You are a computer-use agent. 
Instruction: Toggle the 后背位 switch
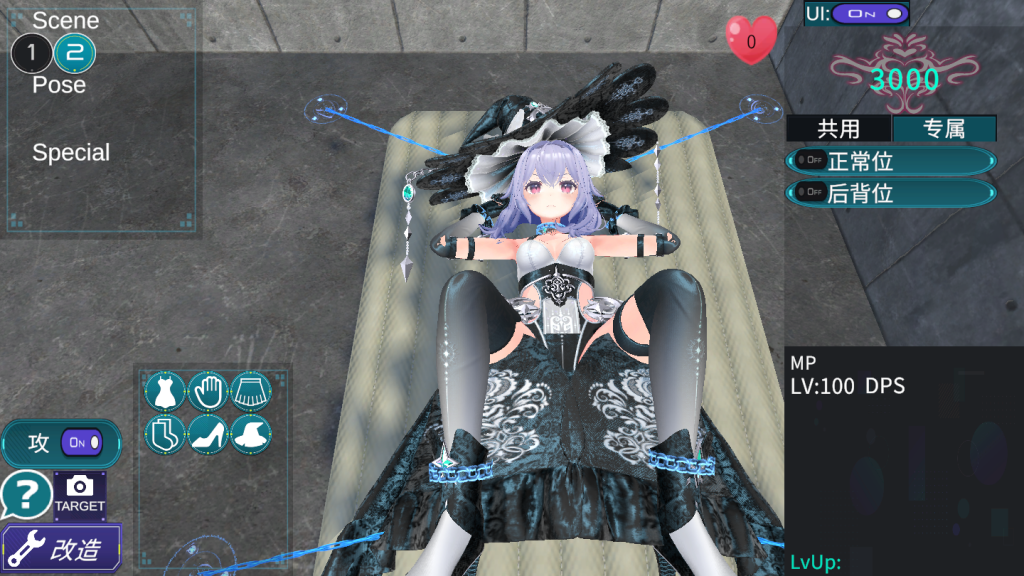pos(806,193)
